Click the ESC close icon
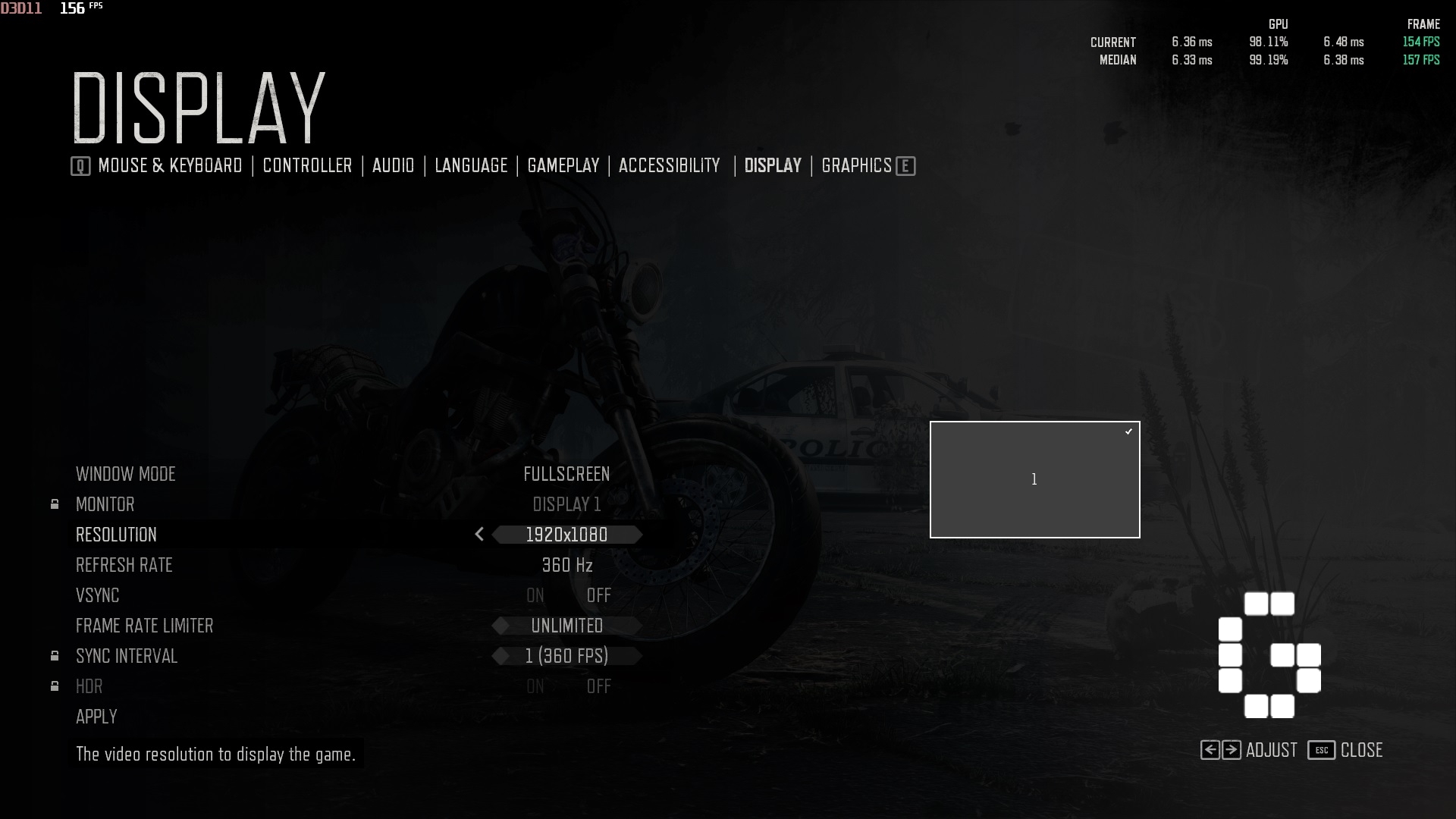The image size is (1456, 819). click(1320, 750)
